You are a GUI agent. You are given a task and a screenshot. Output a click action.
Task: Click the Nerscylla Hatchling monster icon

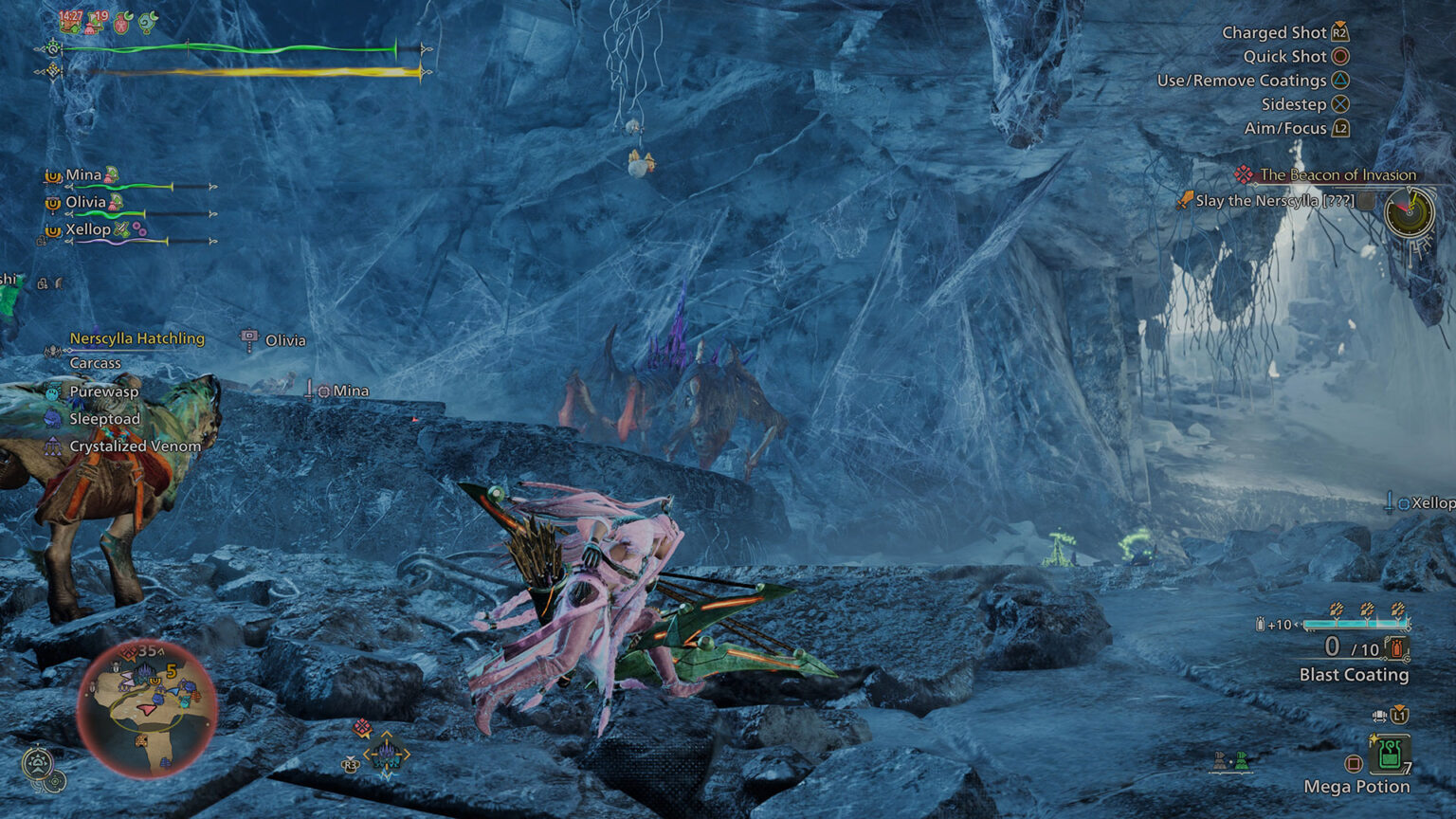pyautogui.click(x=51, y=351)
